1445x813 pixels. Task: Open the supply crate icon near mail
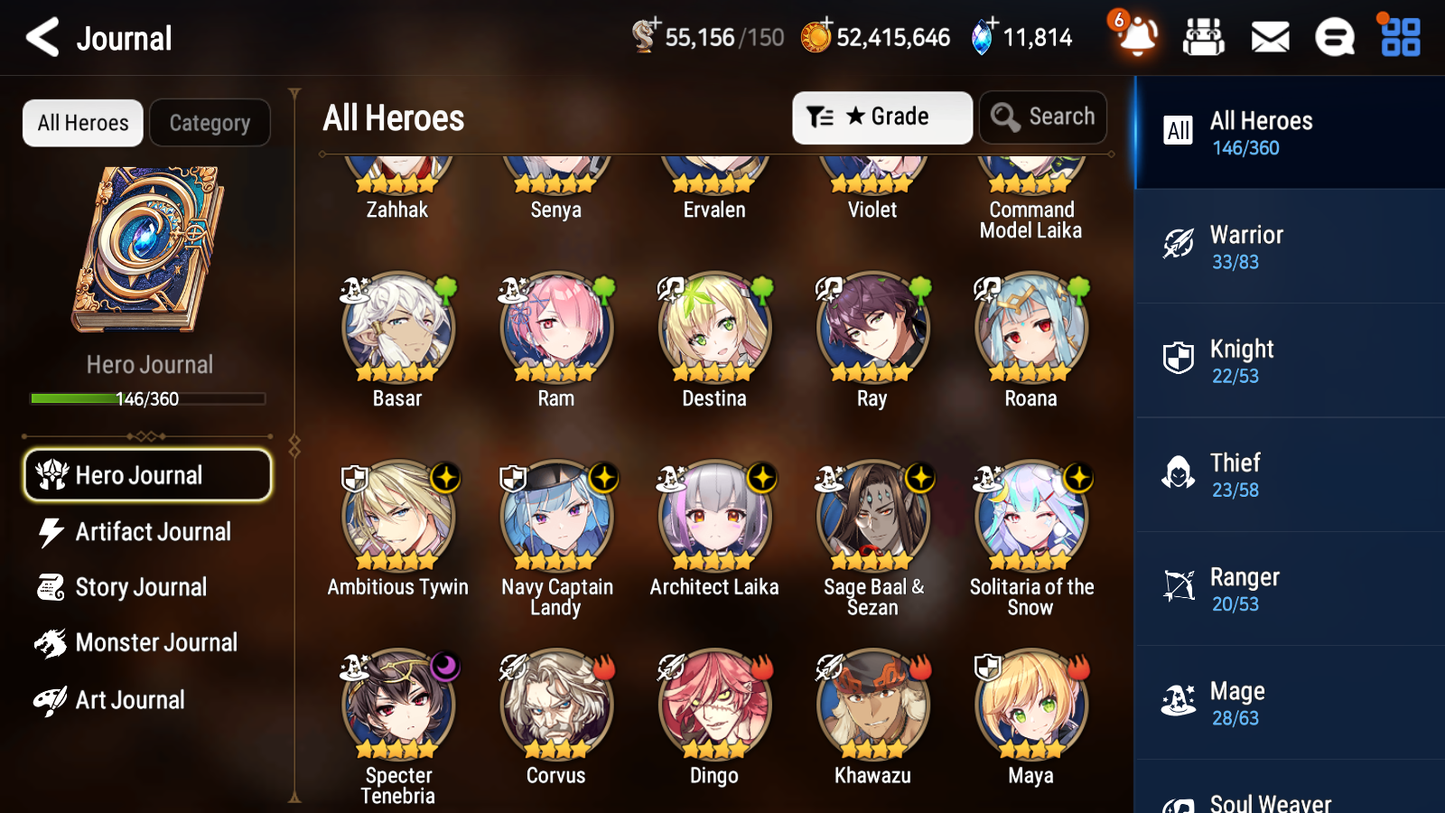coord(1204,36)
